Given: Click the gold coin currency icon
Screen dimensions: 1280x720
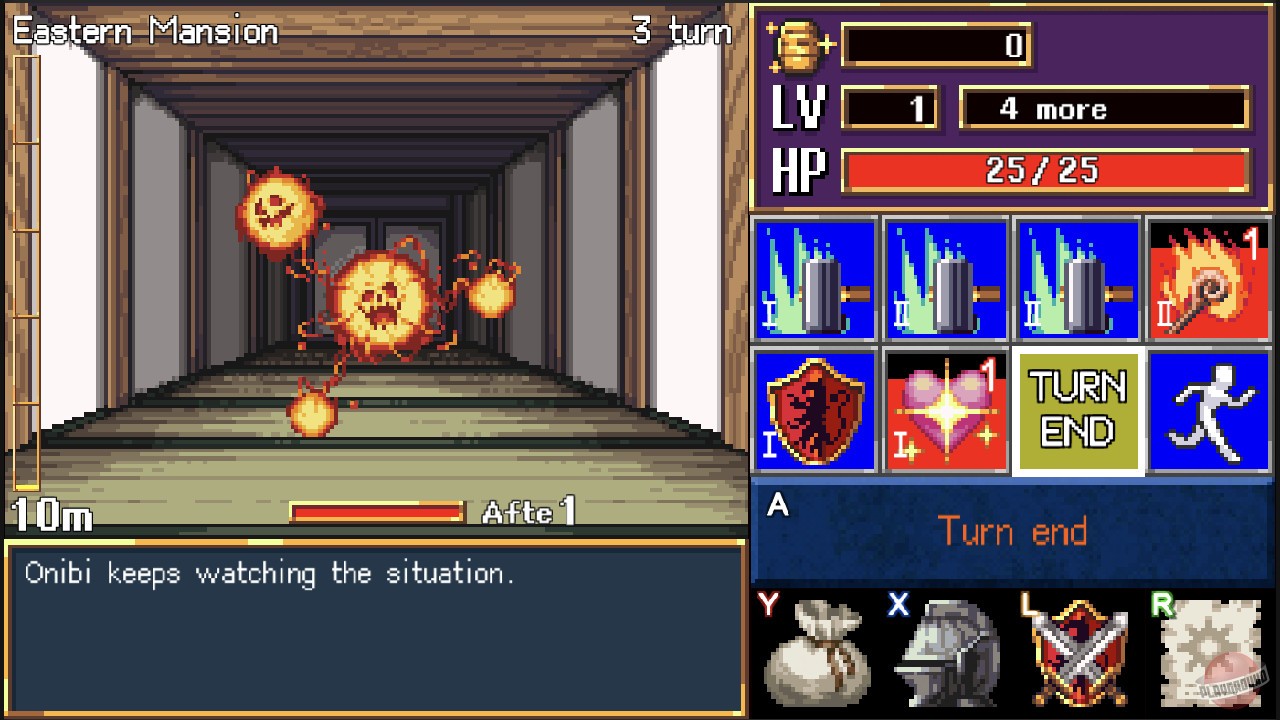Looking at the screenshot, I should click(793, 46).
